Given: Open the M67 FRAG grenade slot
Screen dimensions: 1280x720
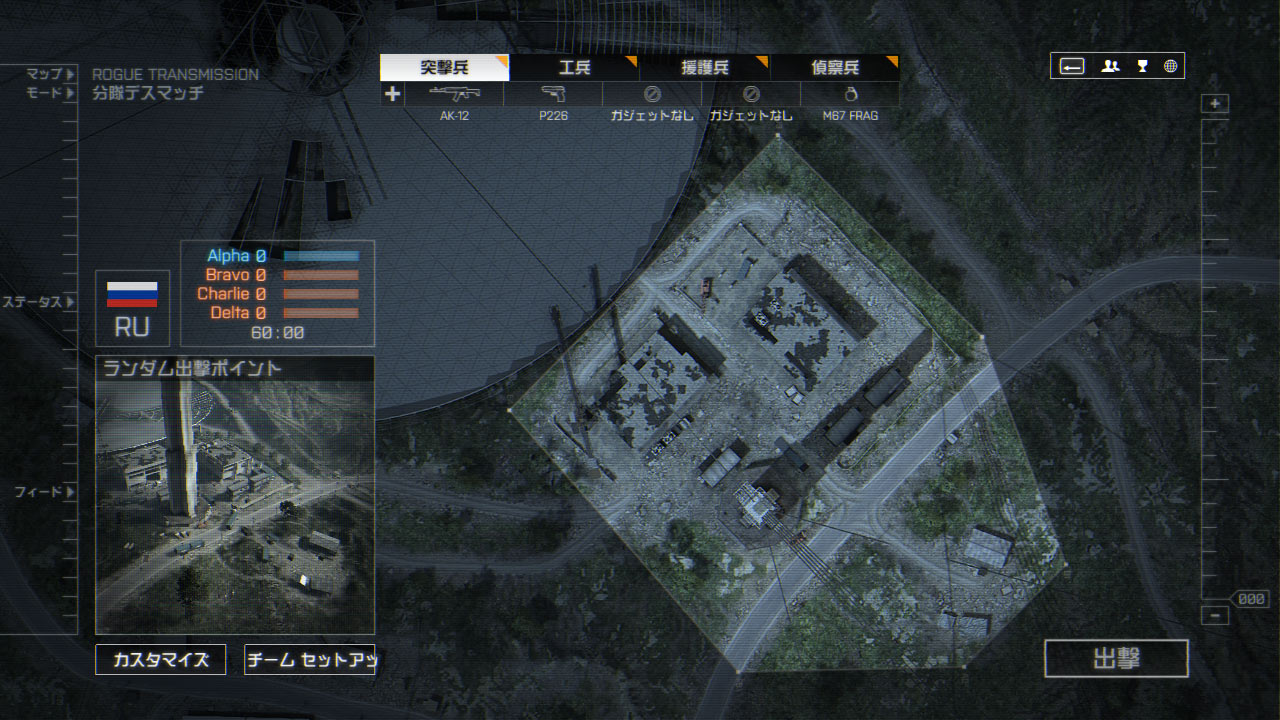Looking at the screenshot, I should 850,95.
